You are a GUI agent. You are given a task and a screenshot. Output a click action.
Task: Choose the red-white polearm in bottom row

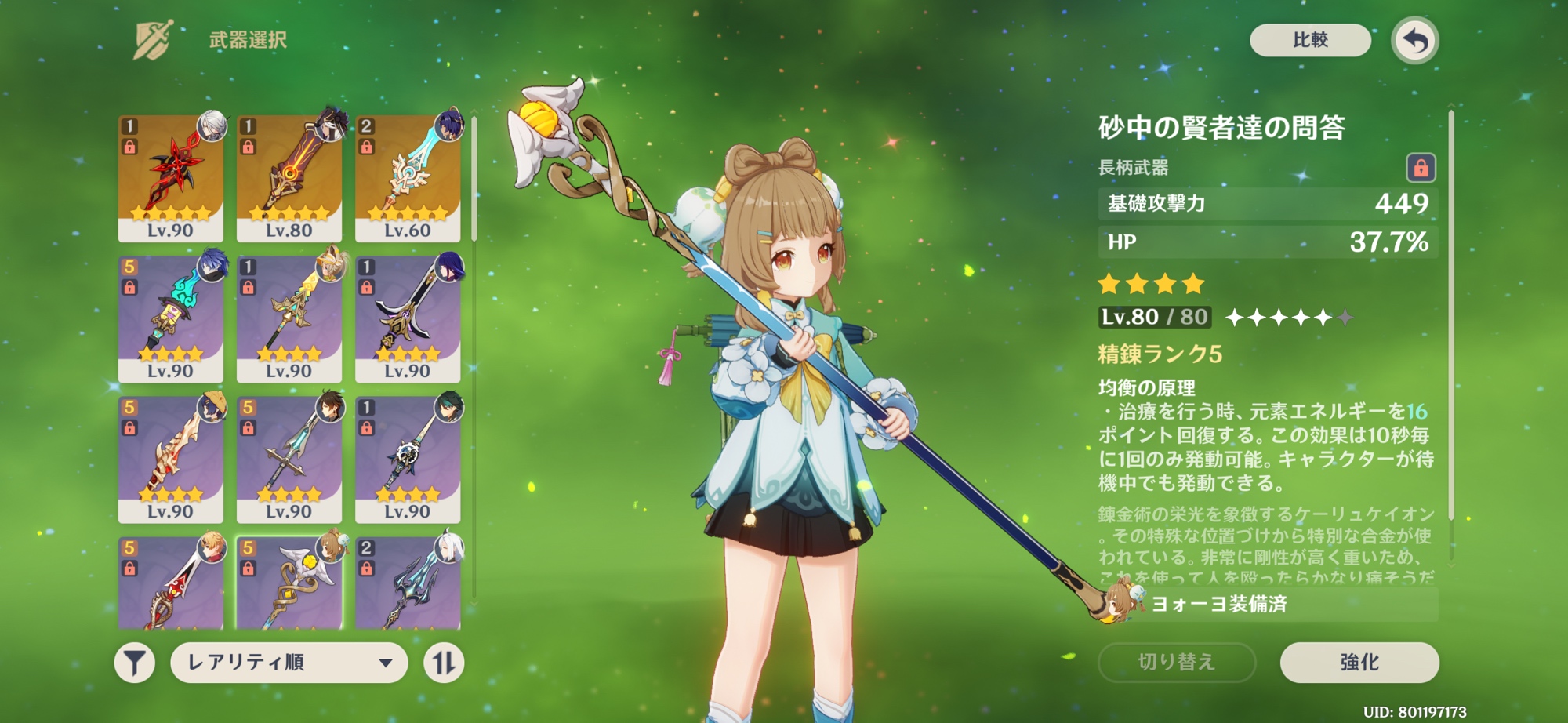tap(170, 584)
